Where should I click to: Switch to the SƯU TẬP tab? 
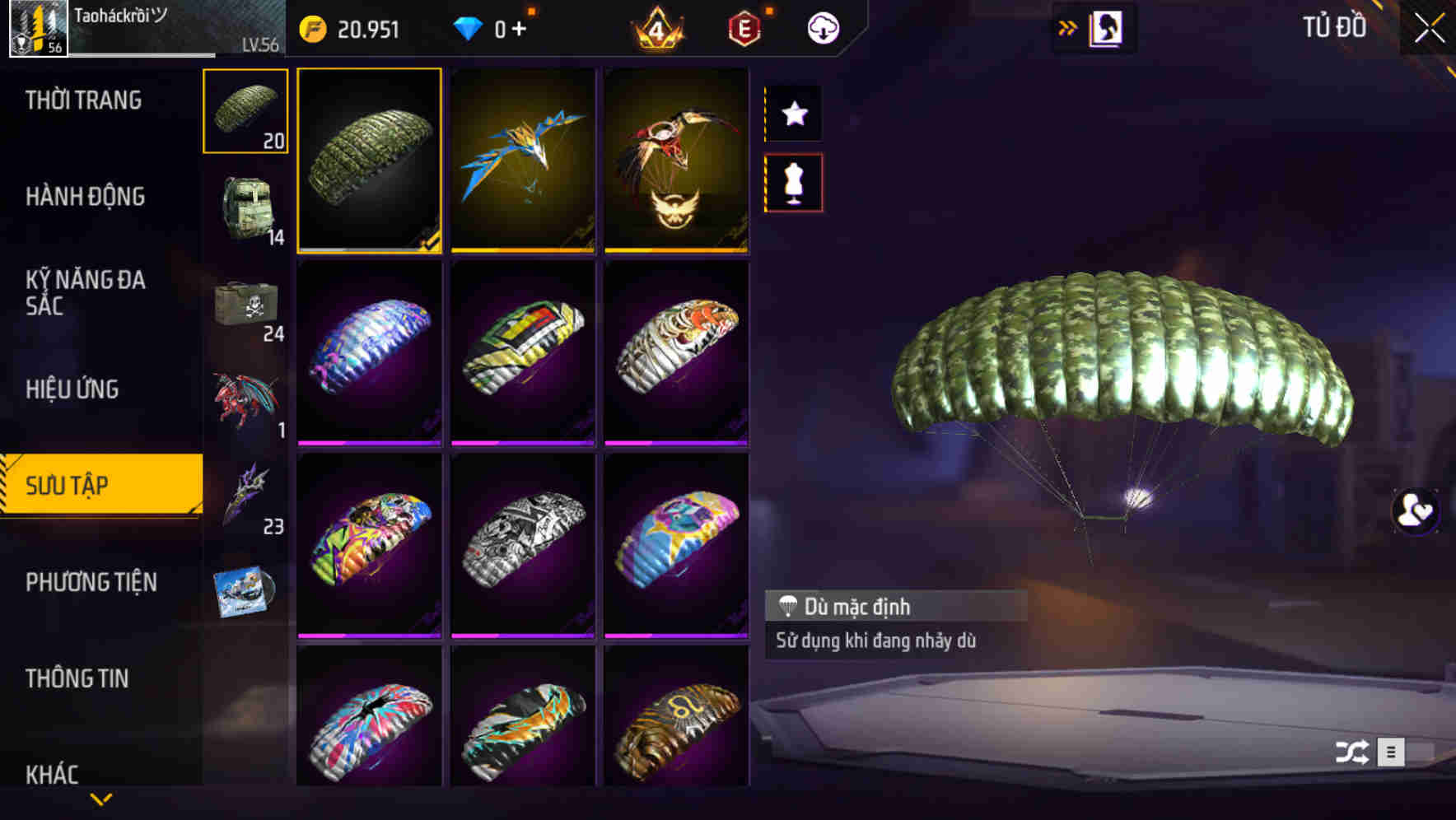(99, 486)
